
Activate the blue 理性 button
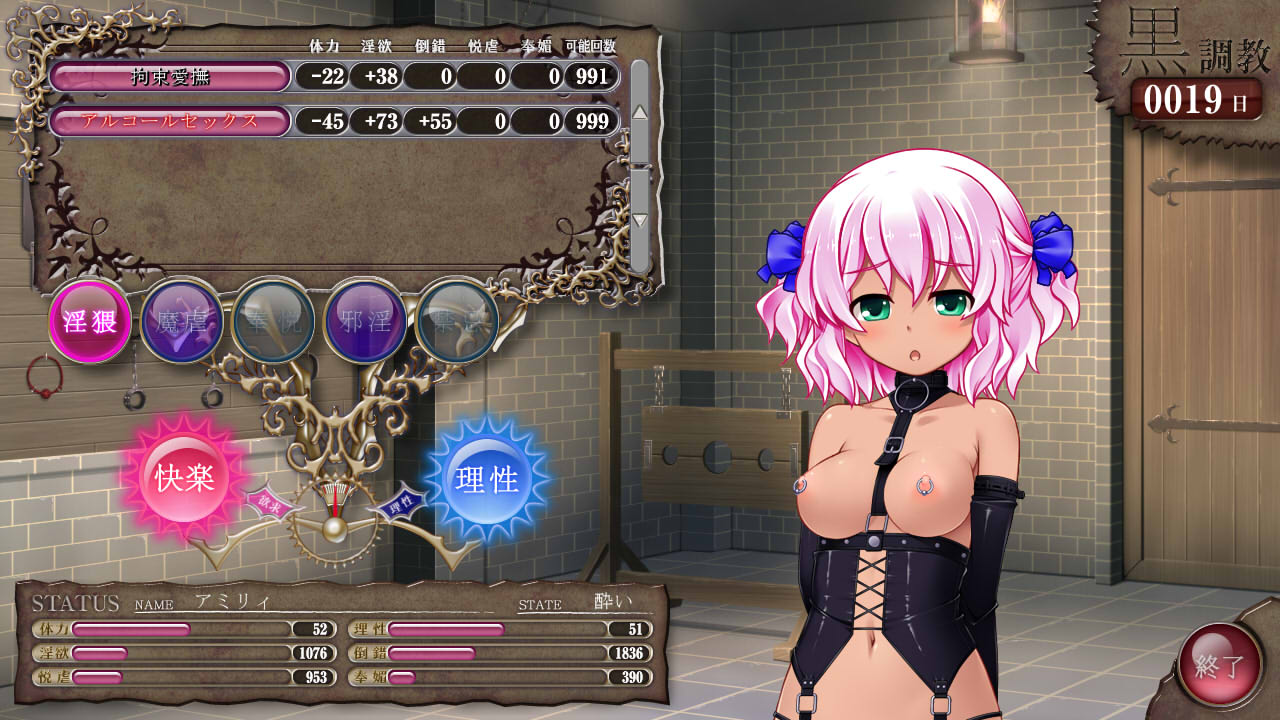tap(487, 480)
